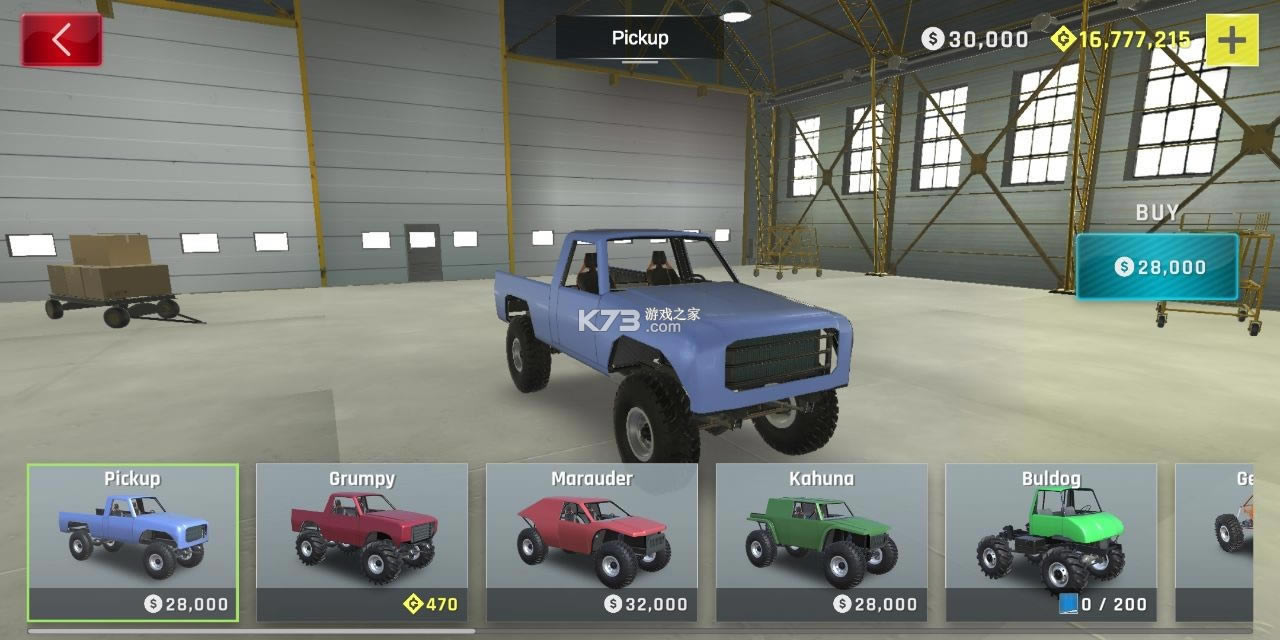Image resolution: width=1280 pixels, height=640 pixels.
Task: Go back with the red arrow button
Action: [61, 40]
